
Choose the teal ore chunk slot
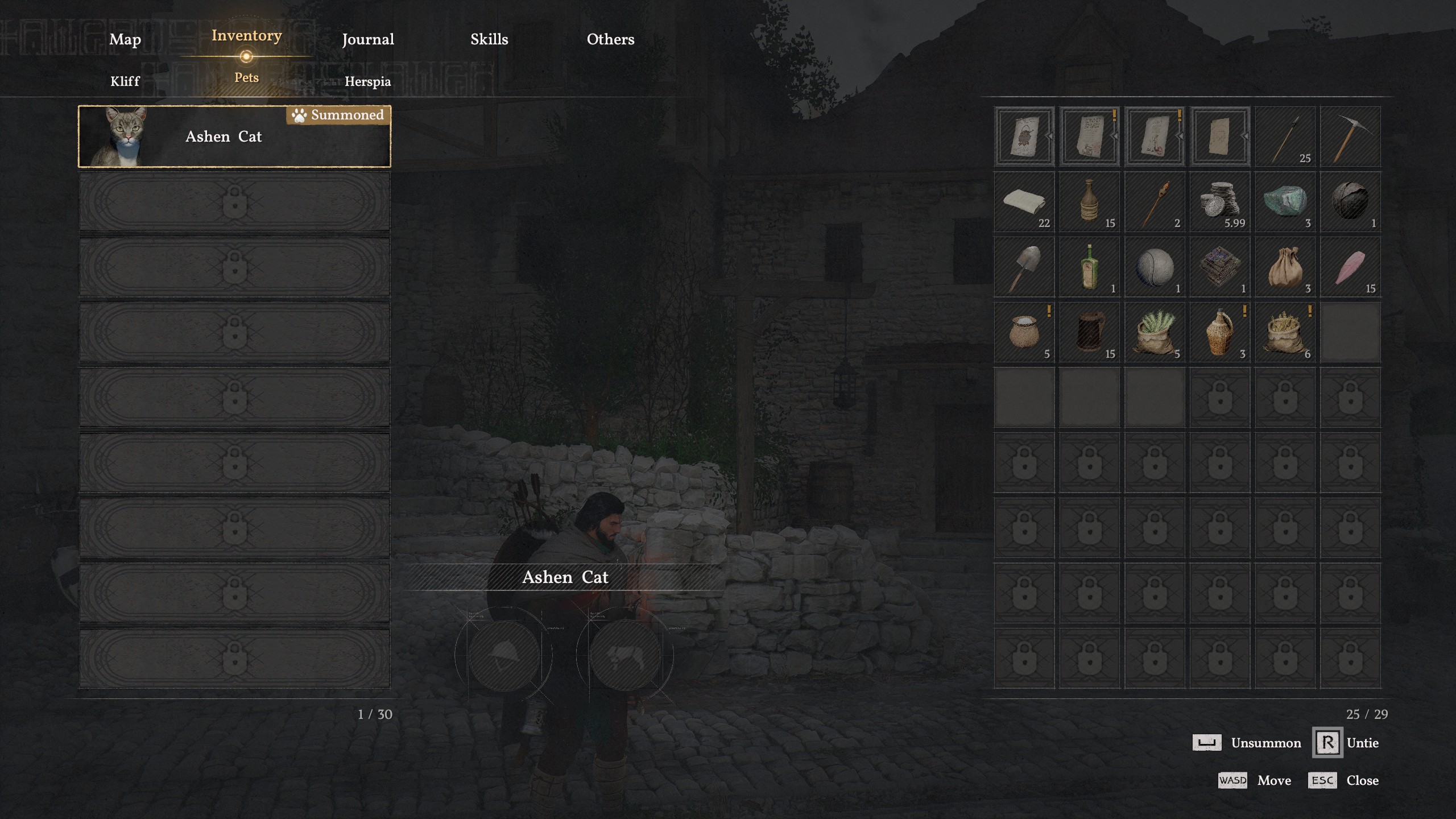pyautogui.click(x=1285, y=202)
